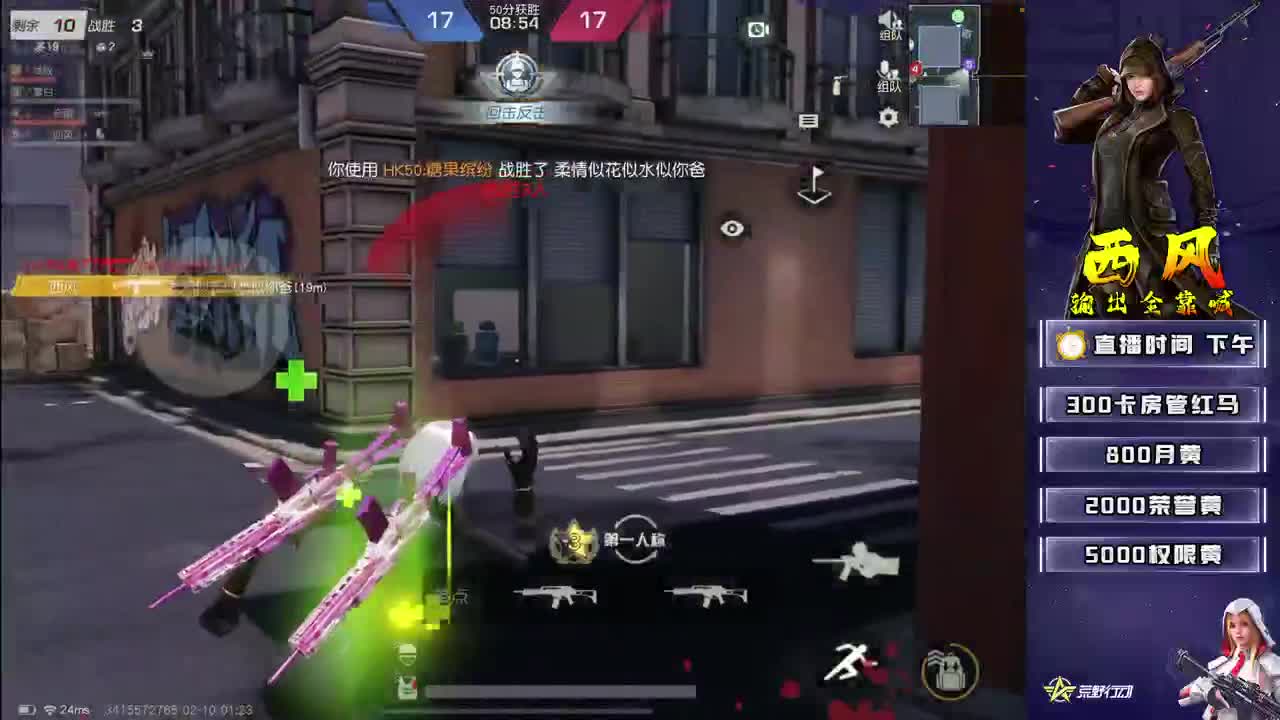Click the 5000权限黄 overlay button
The height and width of the screenshot is (720, 1280).
click(x=1151, y=554)
